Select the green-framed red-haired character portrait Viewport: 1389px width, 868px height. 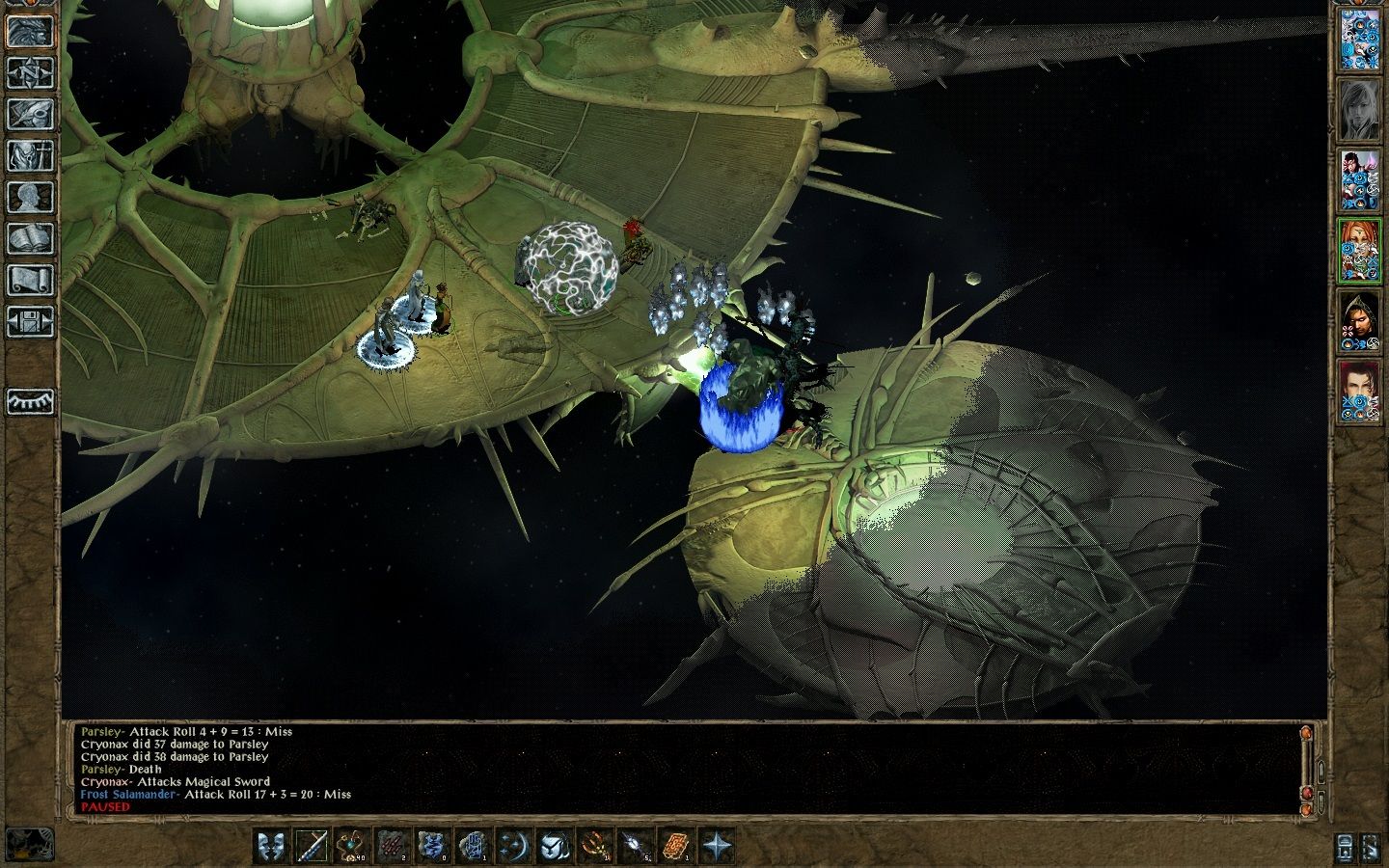[1360, 251]
